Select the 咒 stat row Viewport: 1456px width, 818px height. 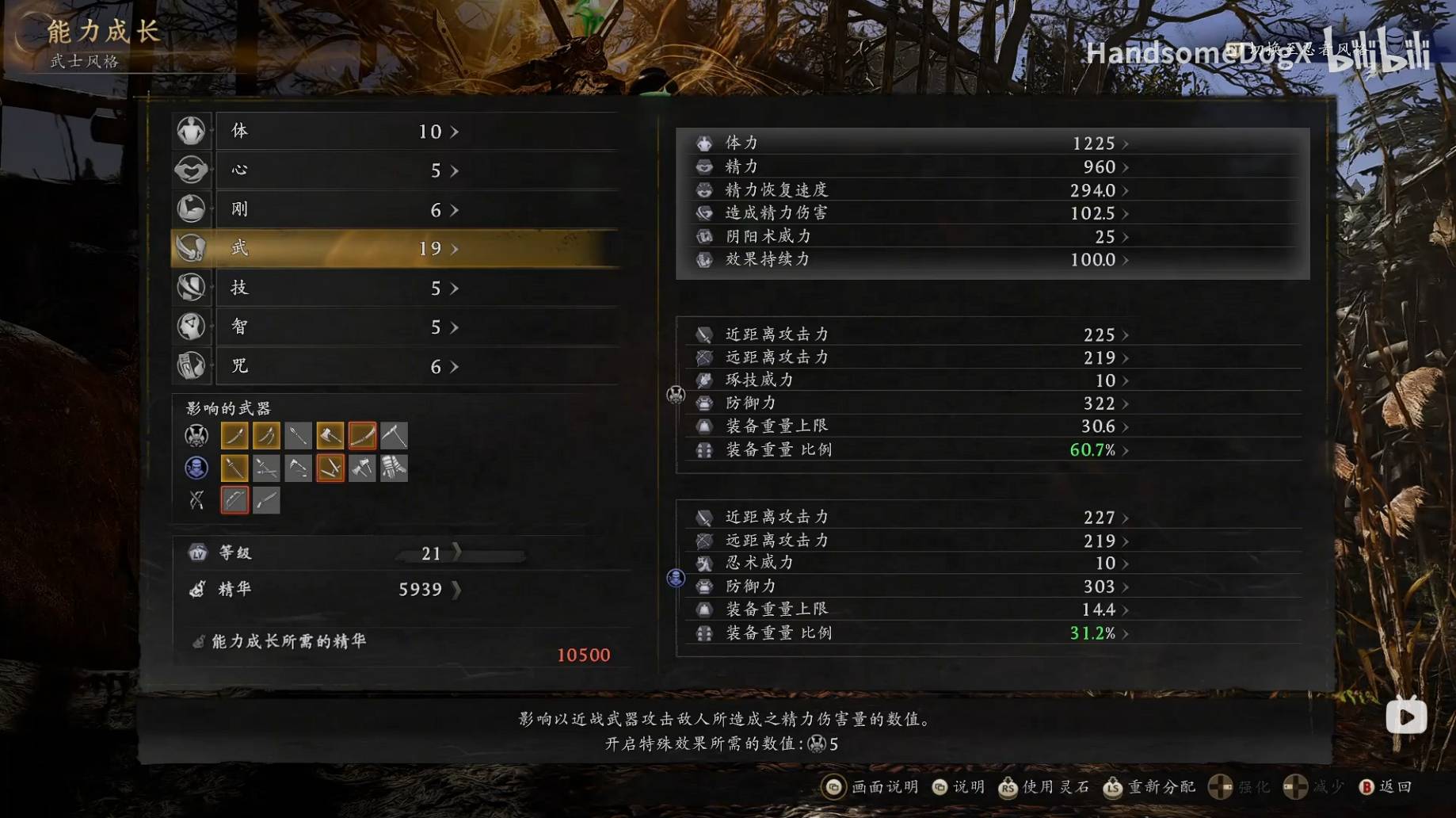pyautogui.click(x=394, y=365)
